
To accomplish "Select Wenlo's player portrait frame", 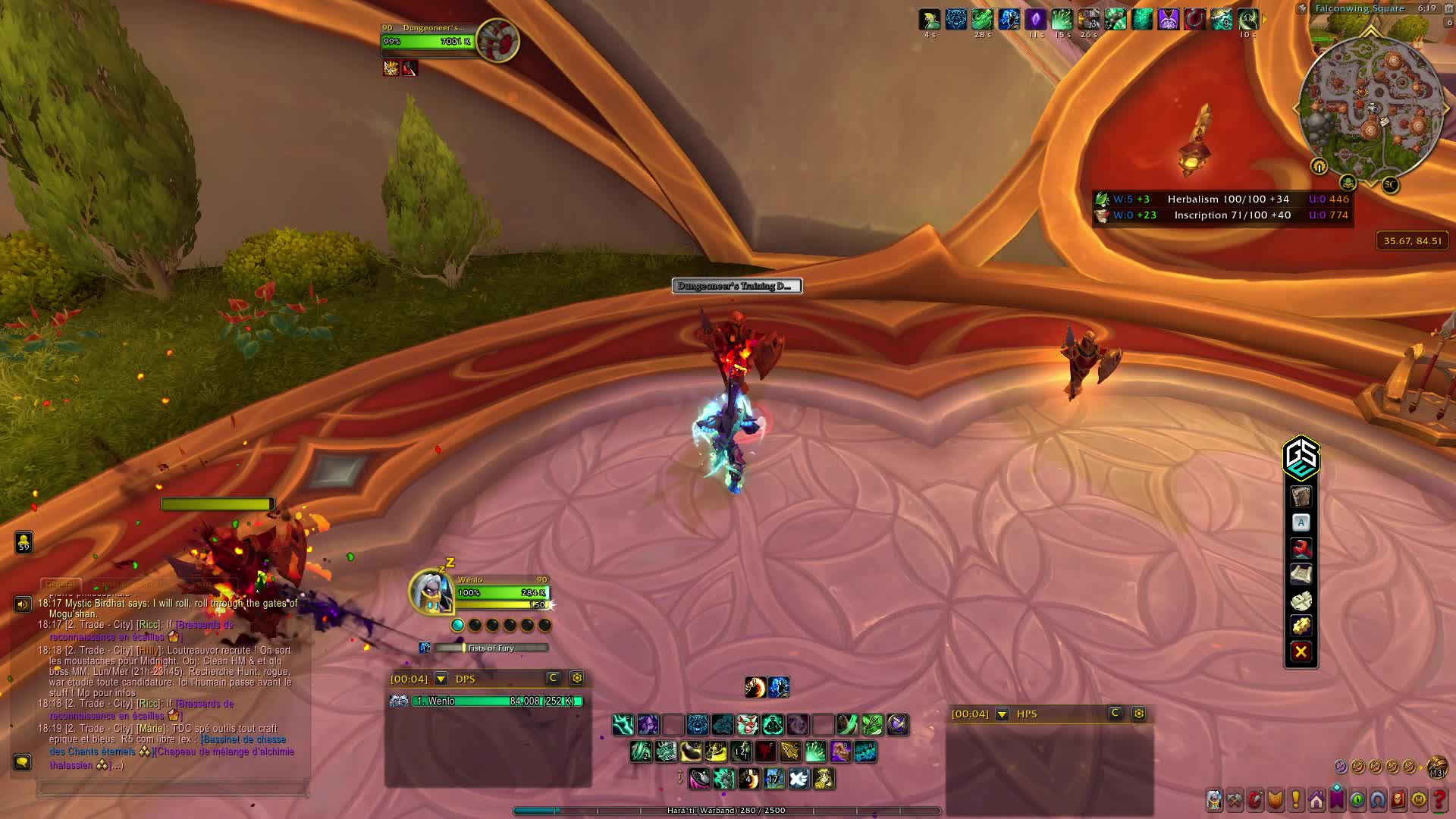I will (x=432, y=591).
